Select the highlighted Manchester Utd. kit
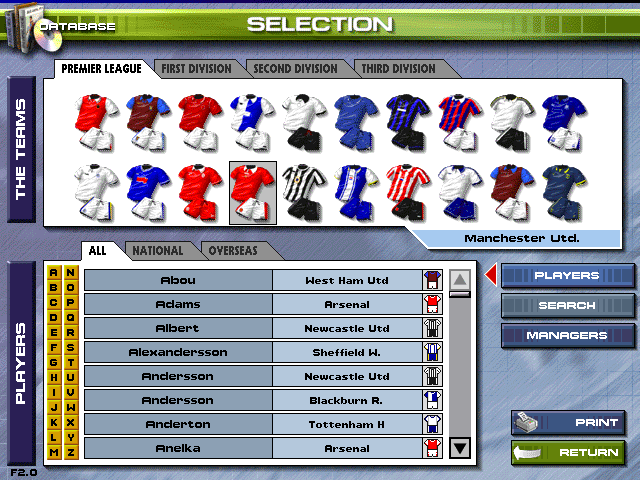640x480 pixels. tap(253, 192)
